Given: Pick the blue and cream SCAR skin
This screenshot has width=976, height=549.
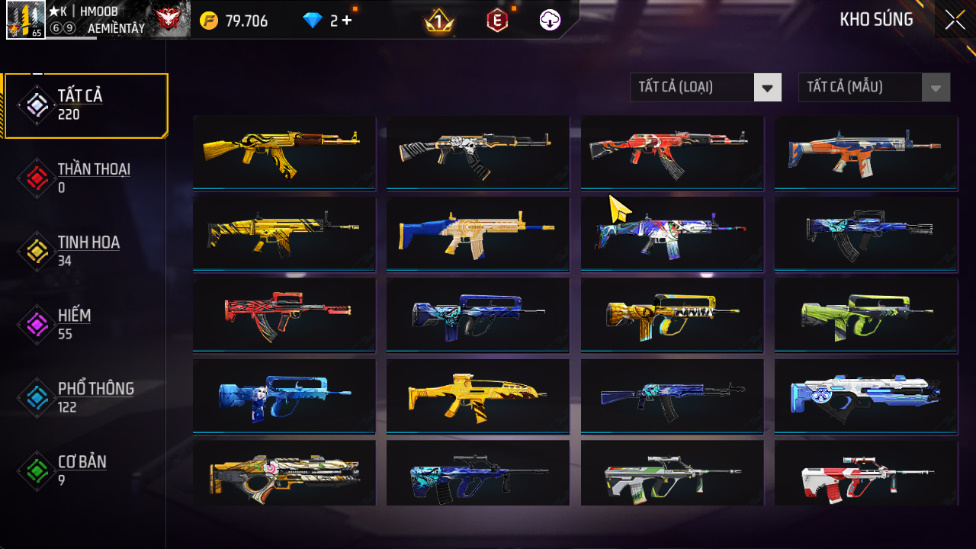Looking at the screenshot, I should 478,232.
